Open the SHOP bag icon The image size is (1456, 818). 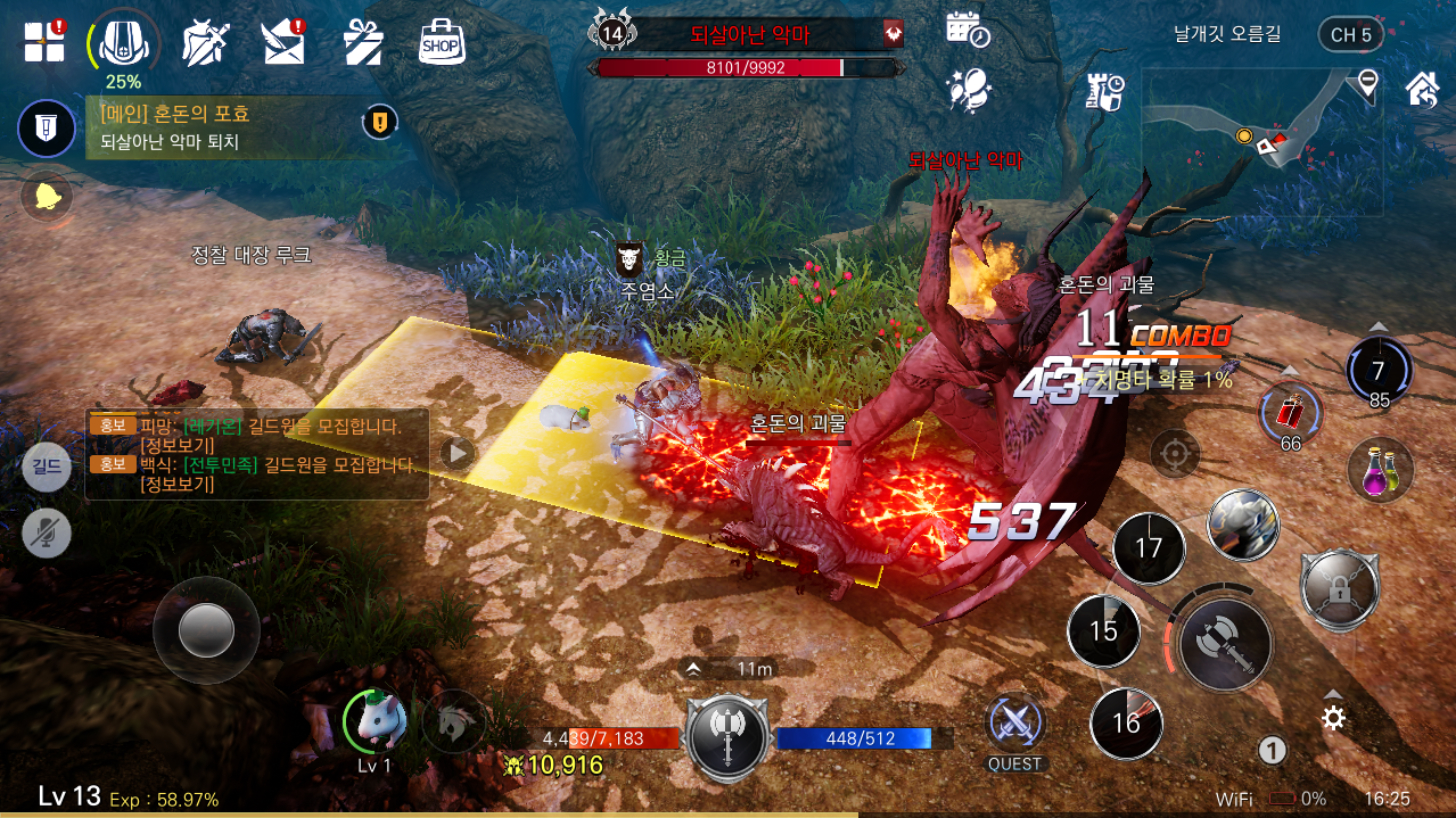click(x=441, y=43)
